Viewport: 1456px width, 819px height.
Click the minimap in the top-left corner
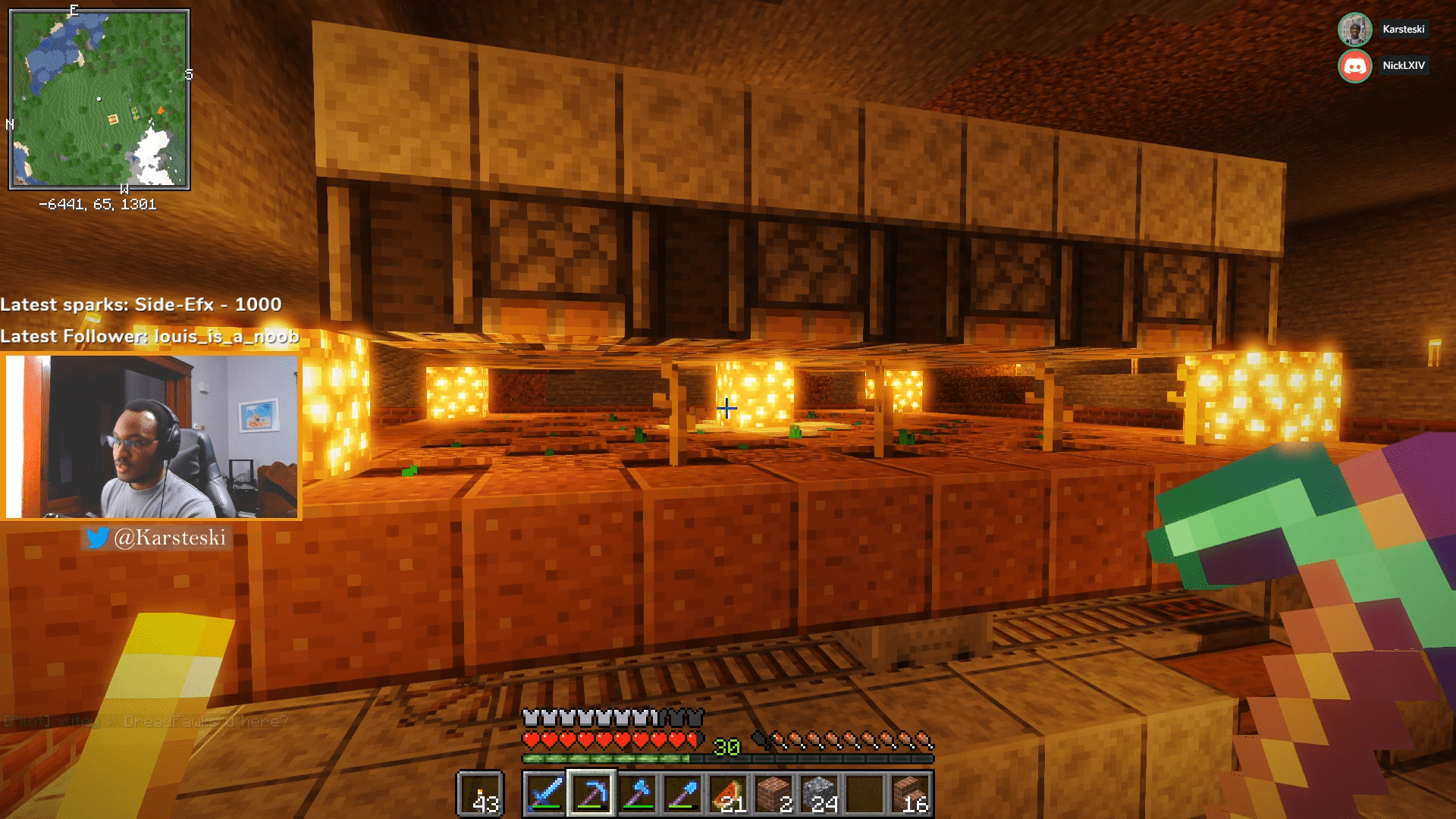pos(99,97)
